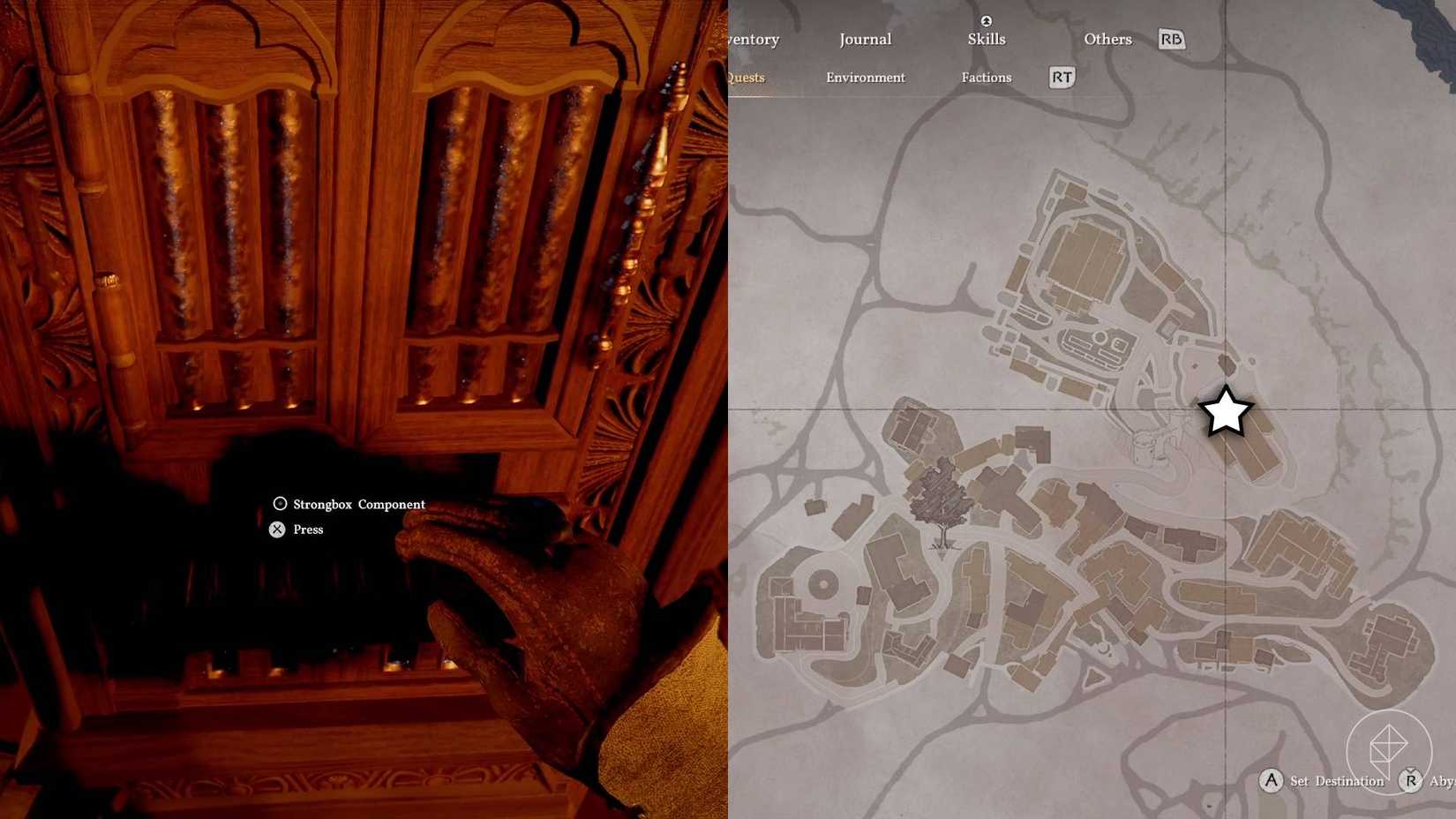
Task: Select the Skills up-arrow icon
Action: (x=986, y=19)
